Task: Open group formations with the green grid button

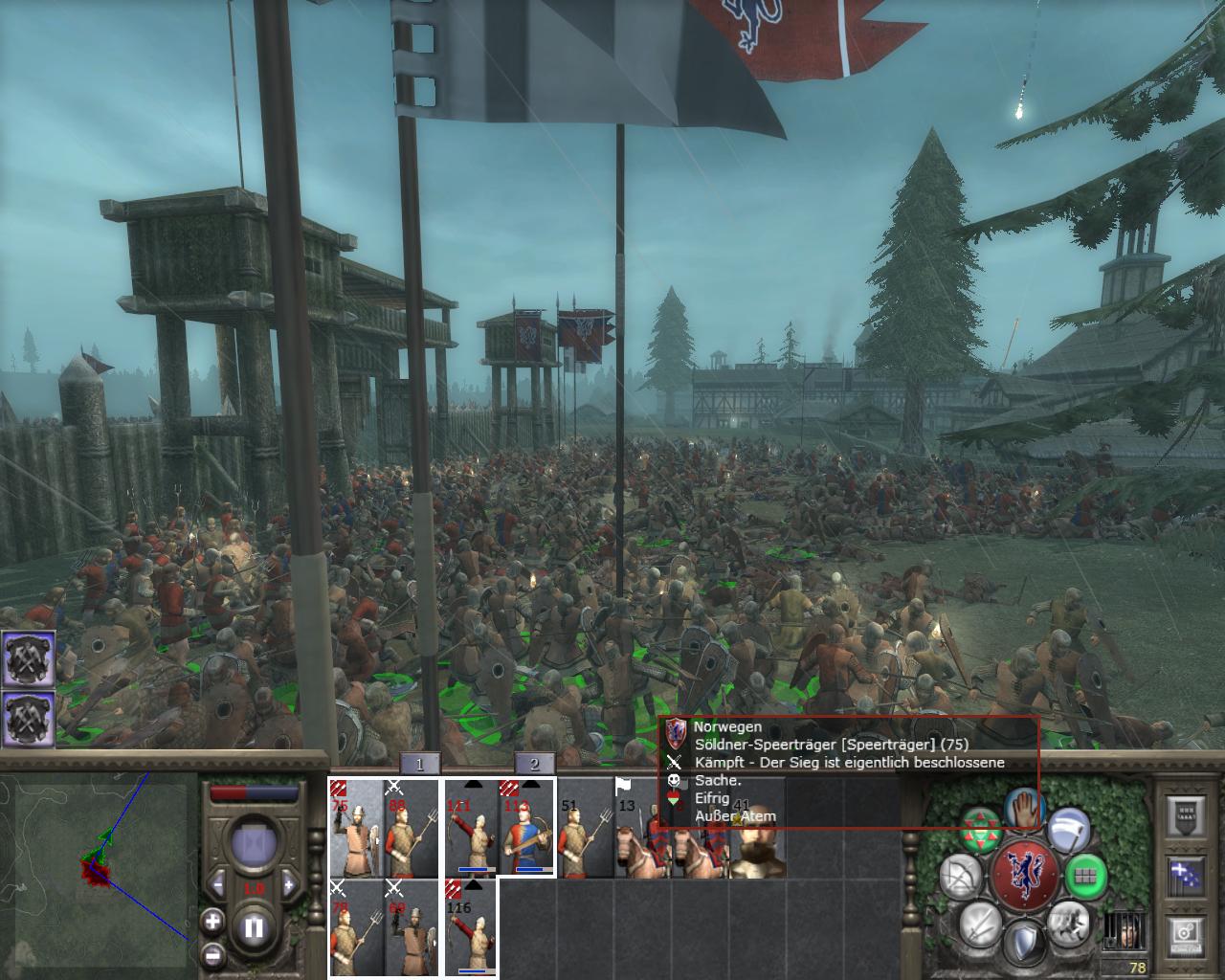Action: 1086,875
